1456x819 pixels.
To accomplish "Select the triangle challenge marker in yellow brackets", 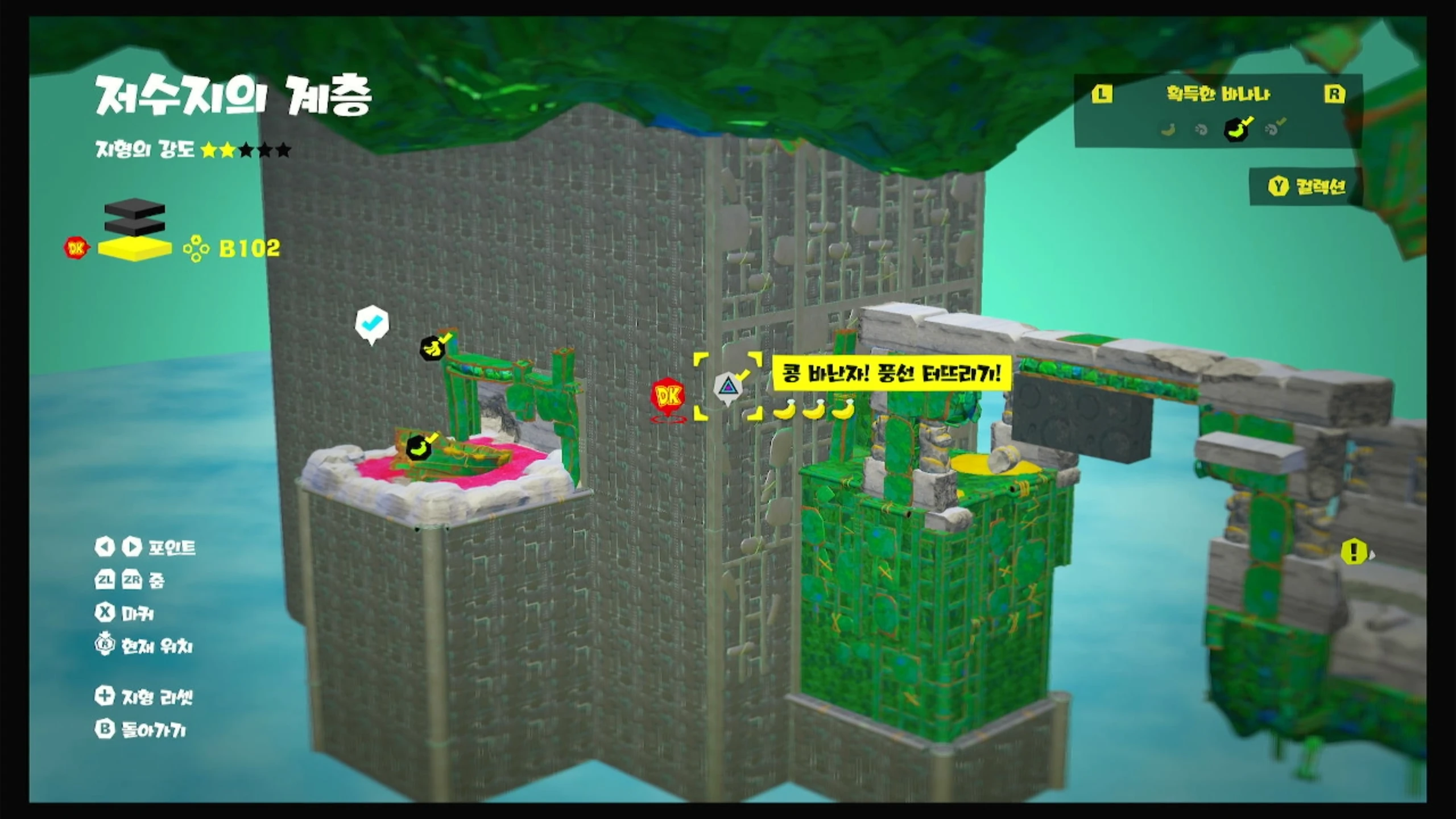I will [727, 387].
